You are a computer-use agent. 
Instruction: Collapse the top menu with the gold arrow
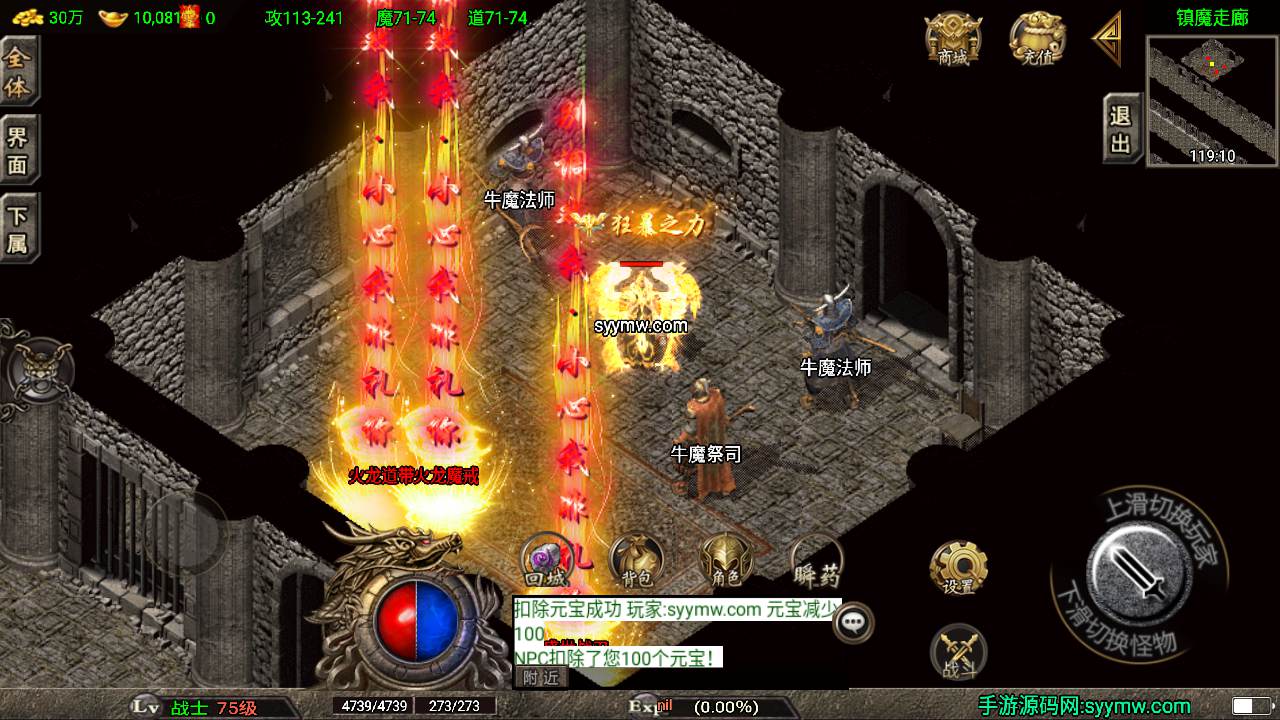coord(1107,39)
